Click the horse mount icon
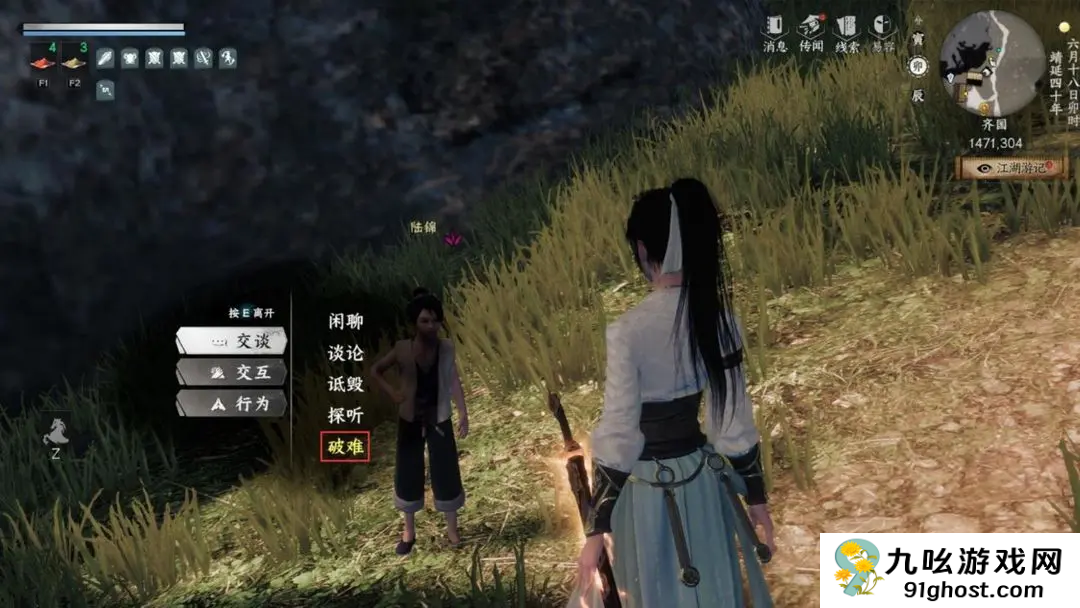 click(x=55, y=433)
